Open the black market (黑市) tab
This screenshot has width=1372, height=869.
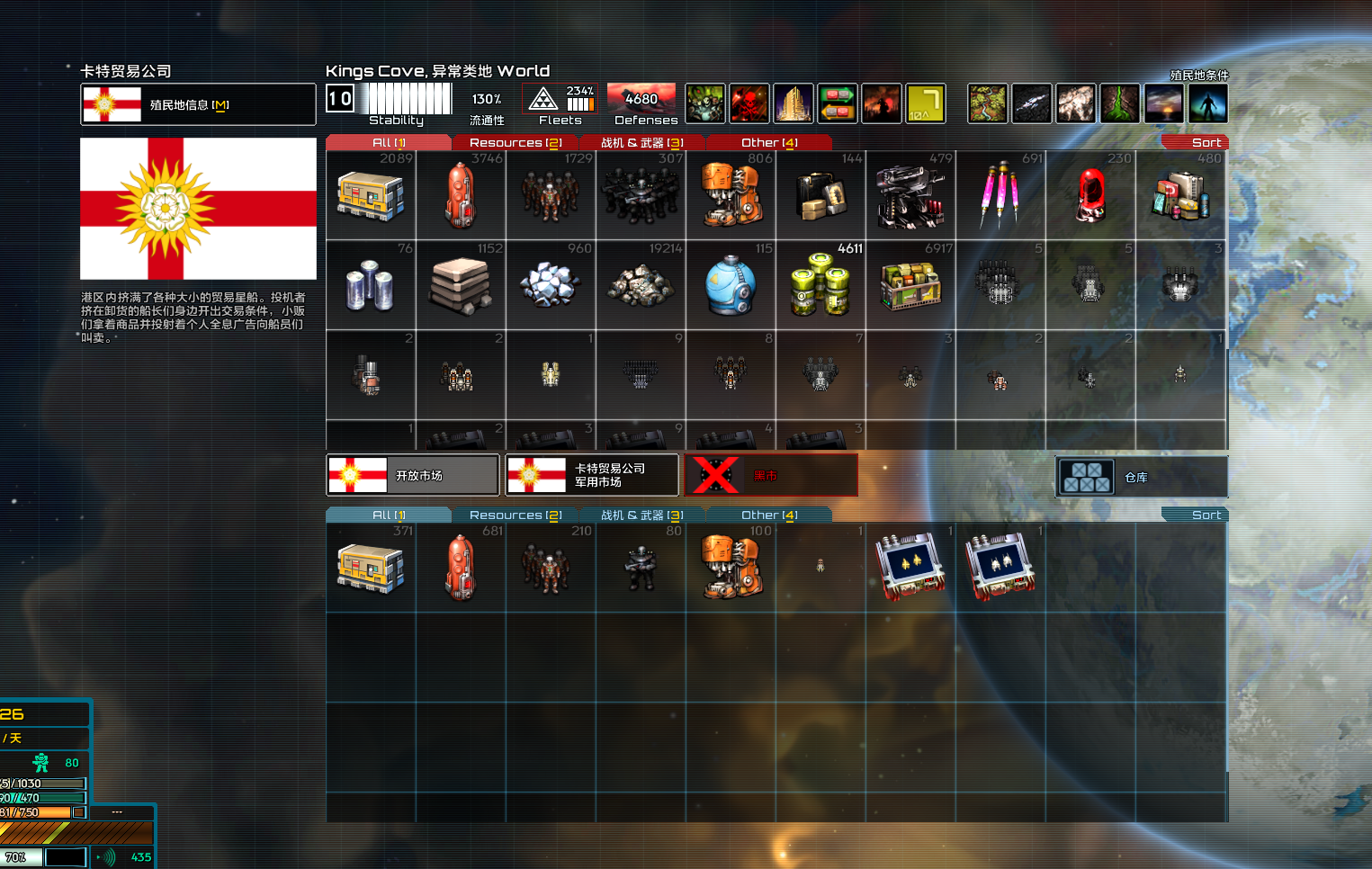[x=771, y=475]
